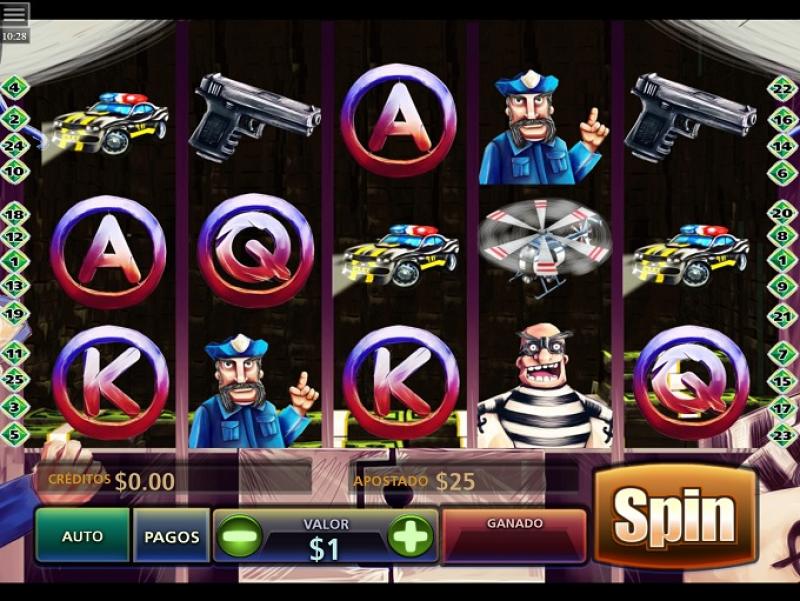Open the hamburger menu

tap(15, 14)
